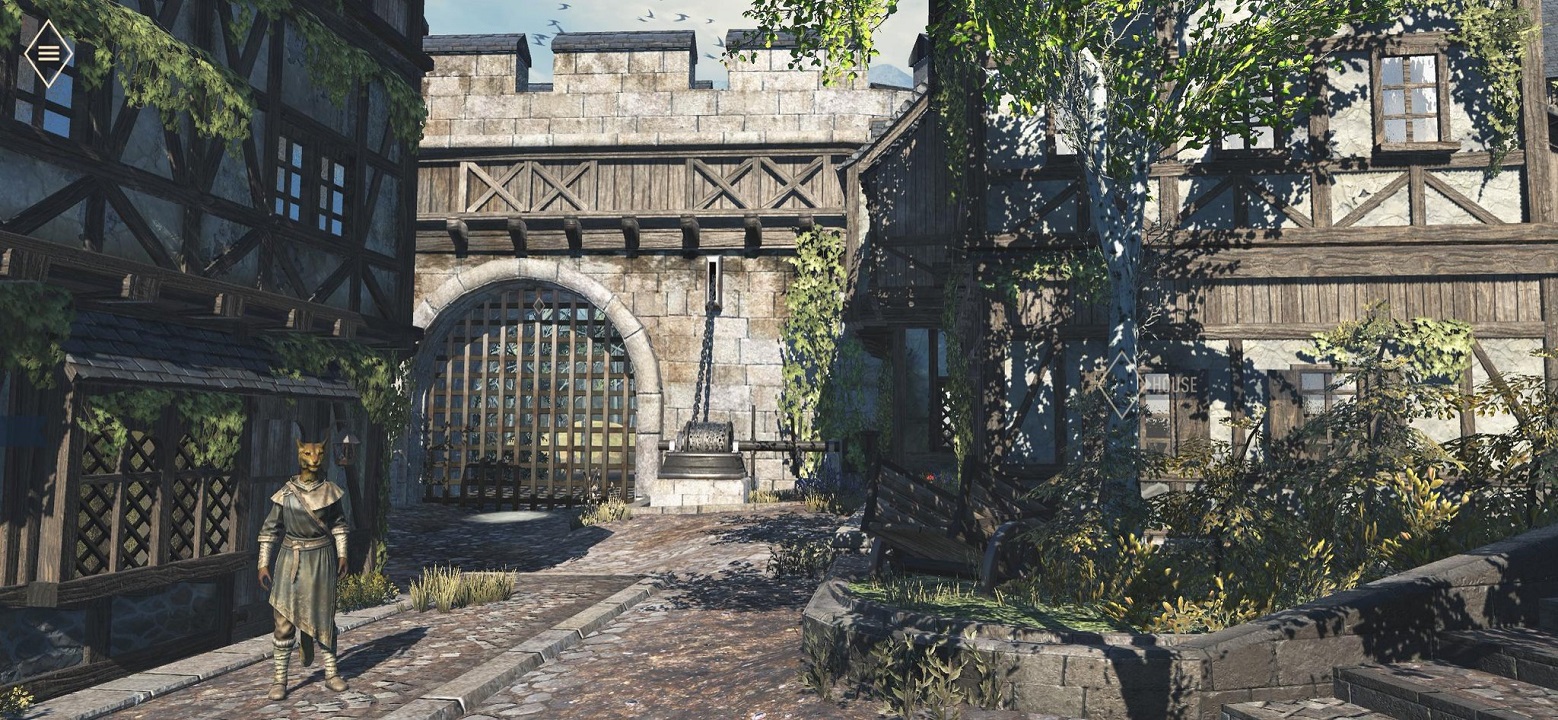
Task: Open the hamburger menu in the diamond
Action: [48, 53]
